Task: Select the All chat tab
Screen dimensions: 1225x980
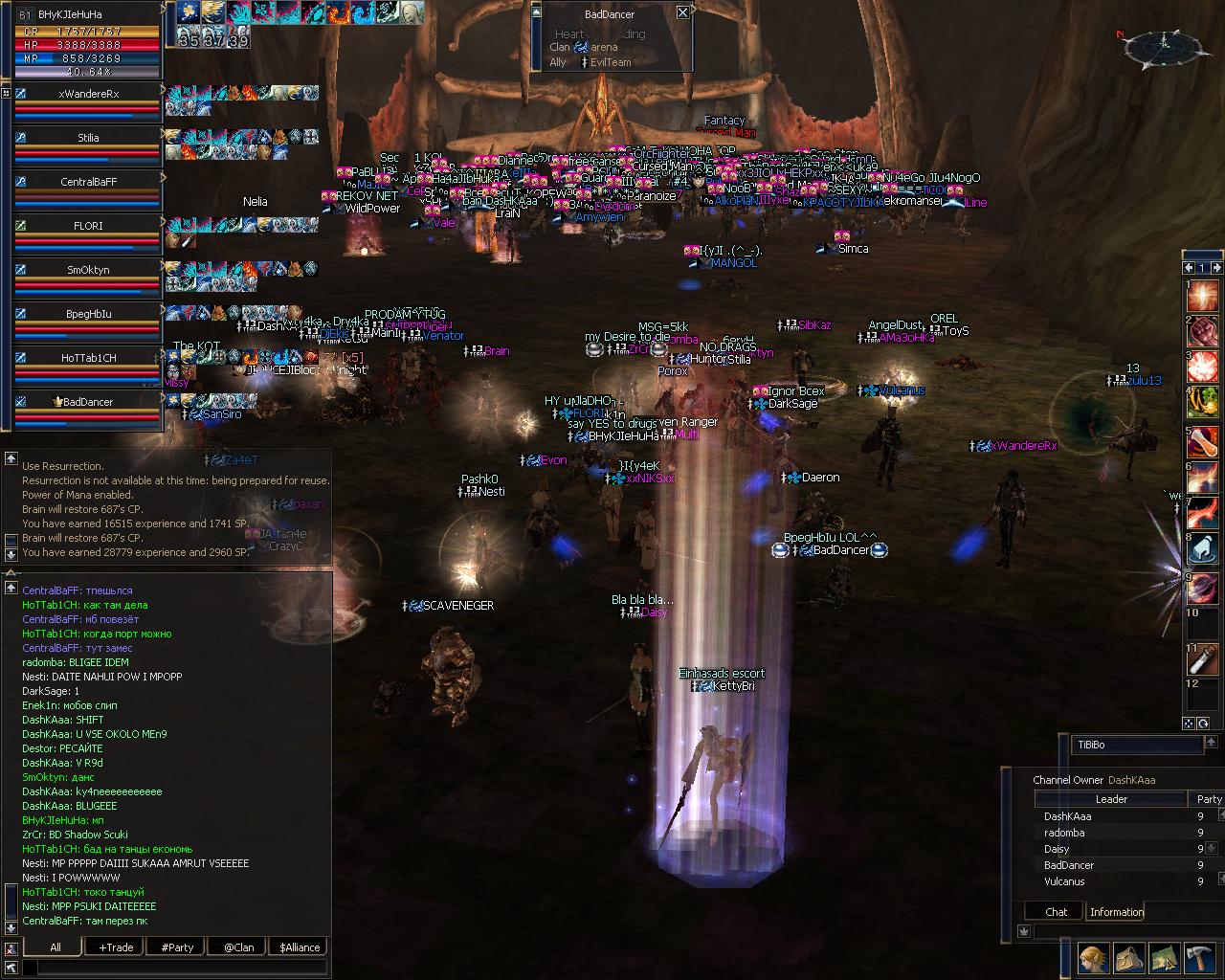Action: pos(56,947)
